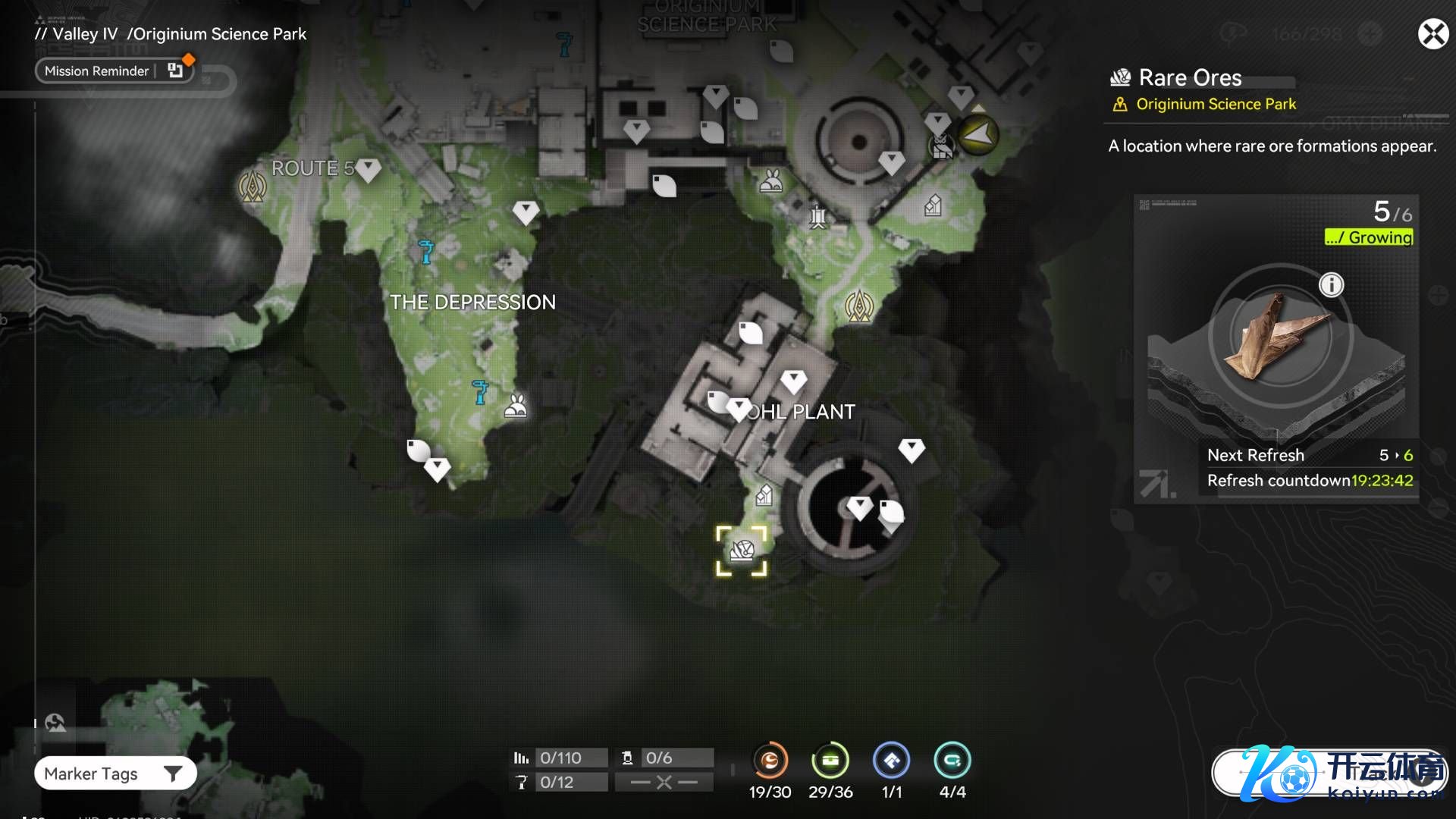
Task: Select the teal 4/4 collectible counter
Action: pos(952,761)
